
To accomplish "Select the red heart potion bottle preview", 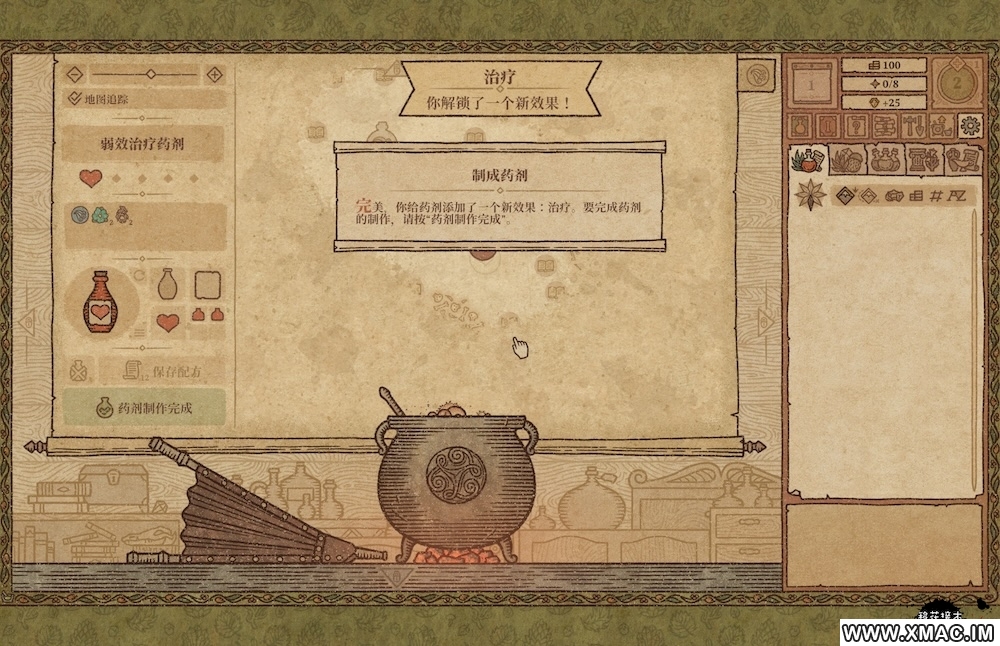I will coord(99,302).
